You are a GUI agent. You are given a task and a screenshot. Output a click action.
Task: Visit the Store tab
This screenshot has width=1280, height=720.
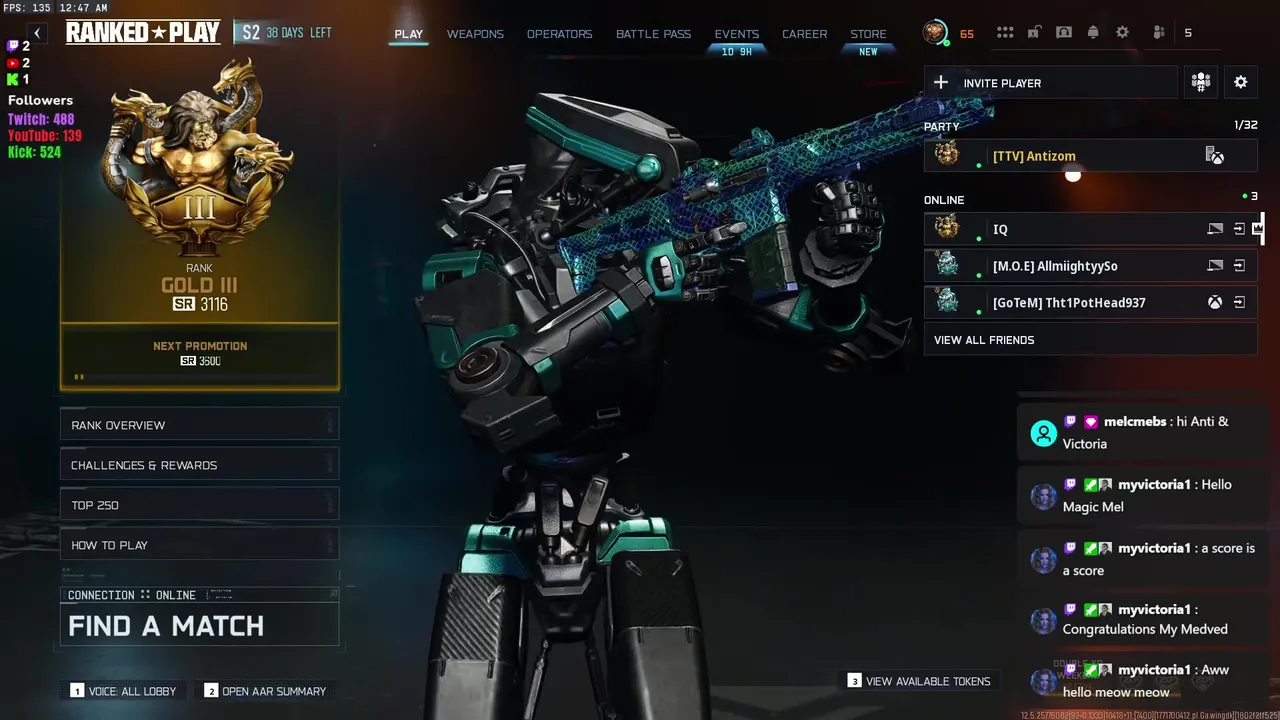(868, 34)
